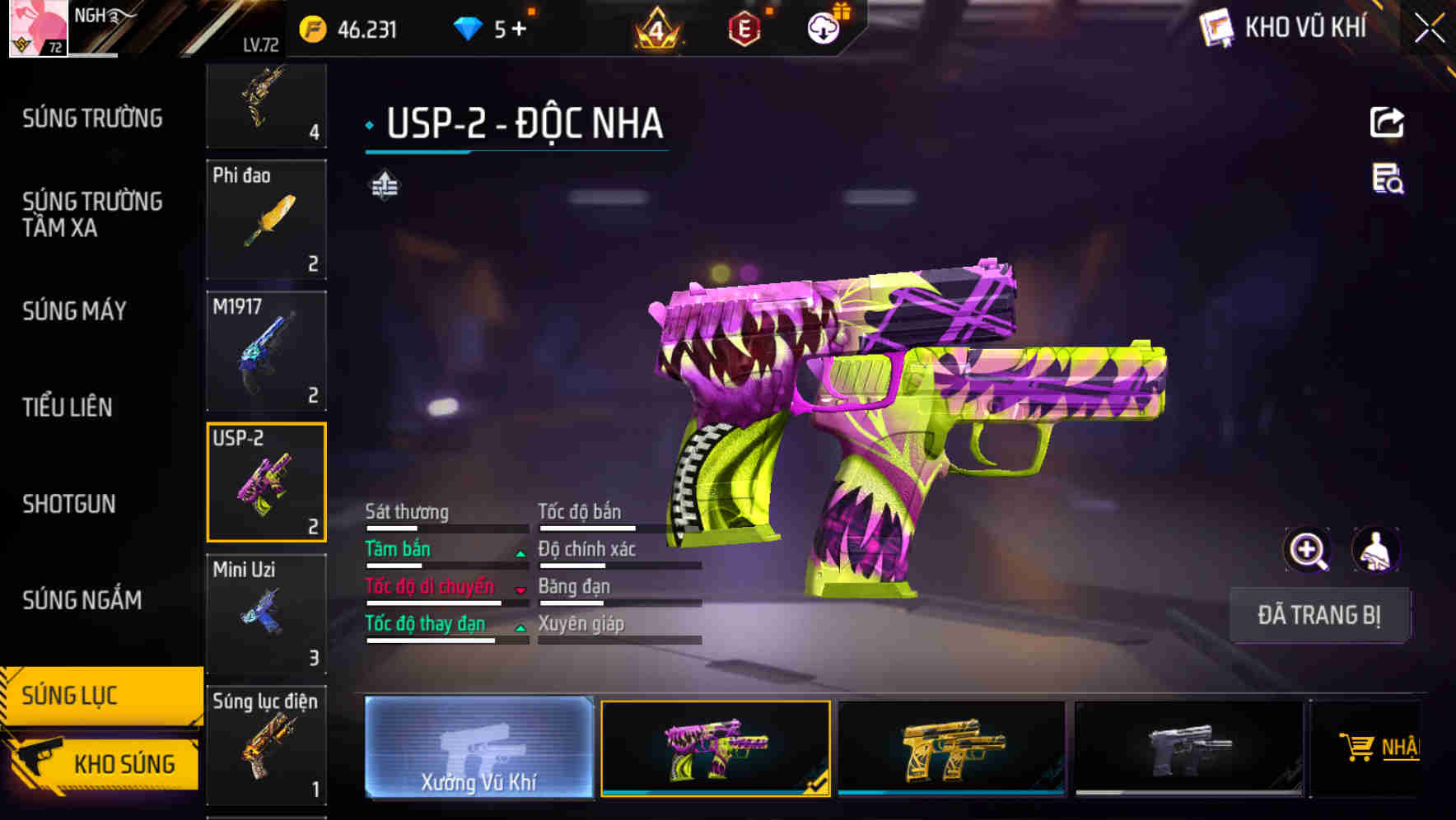Switch to the SÚNG TRƯỜNG TẦM XA tab
Viewport: 1456px width, 820px height.
tap(91, 215)
